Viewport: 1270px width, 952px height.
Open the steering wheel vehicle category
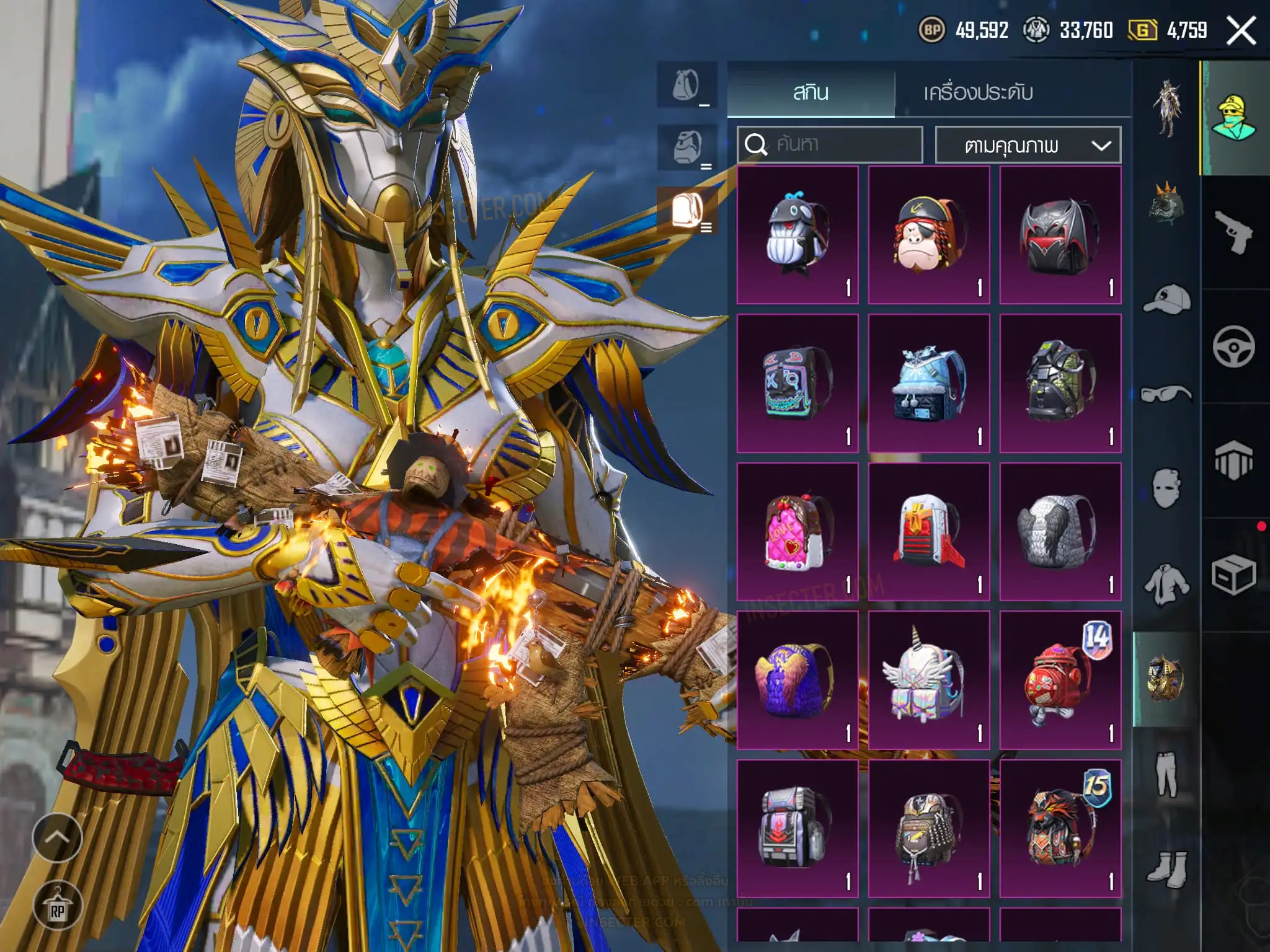[1233, 346]
